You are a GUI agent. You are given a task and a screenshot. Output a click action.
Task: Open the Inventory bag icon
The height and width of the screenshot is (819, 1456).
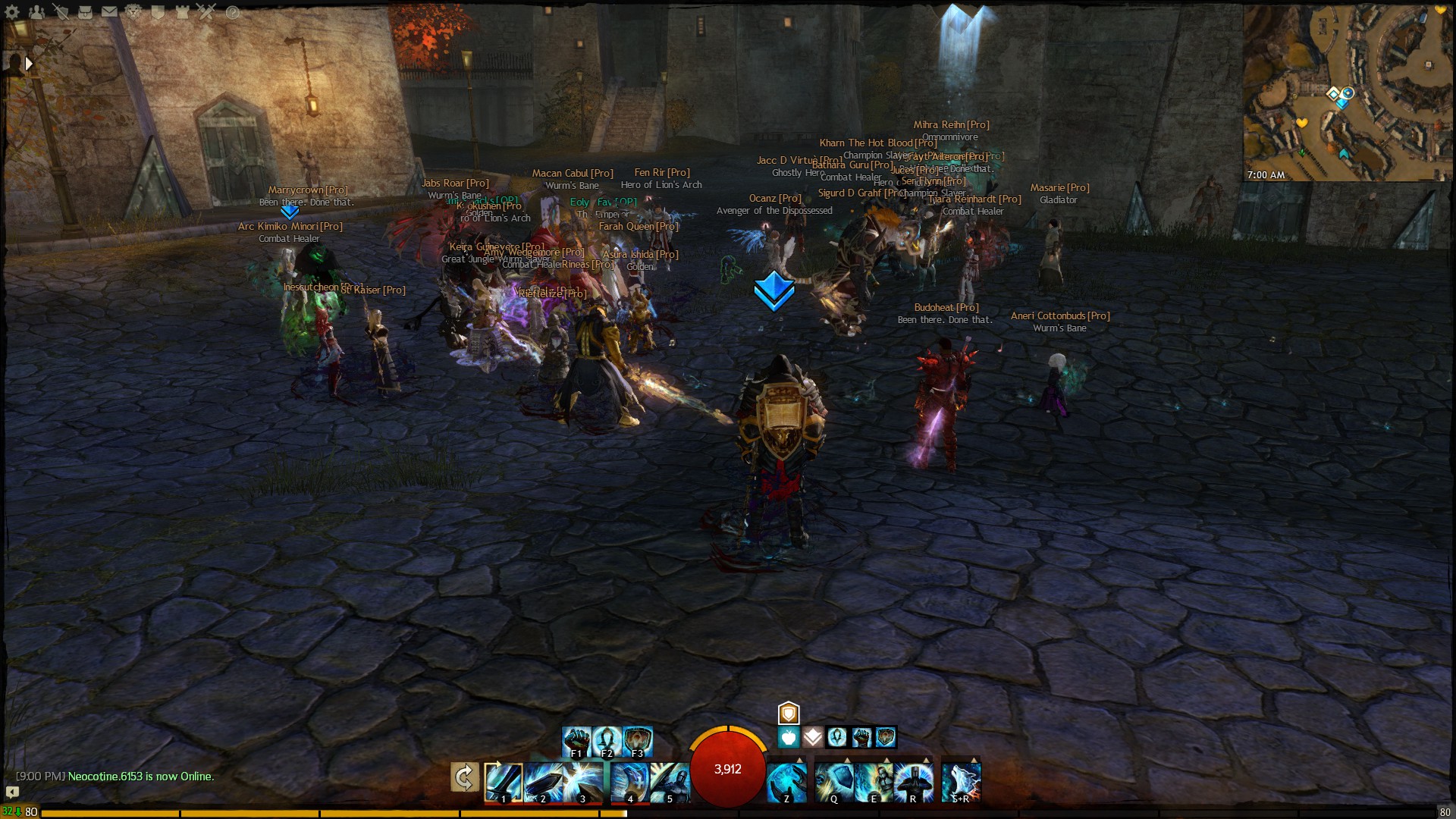(85, 12)
